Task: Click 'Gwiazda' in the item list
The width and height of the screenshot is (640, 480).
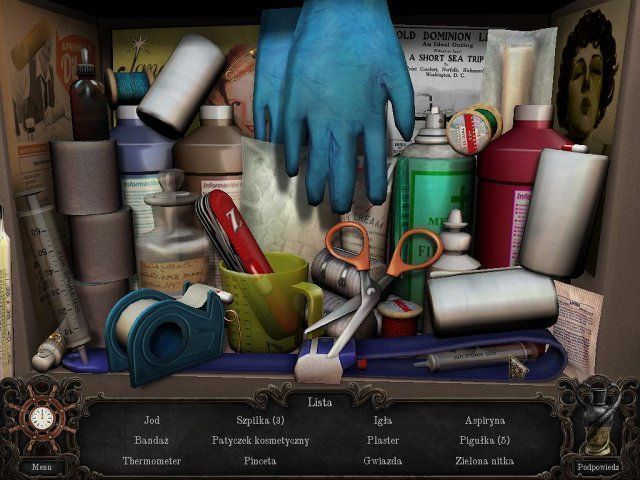Action: pos(383,461)
